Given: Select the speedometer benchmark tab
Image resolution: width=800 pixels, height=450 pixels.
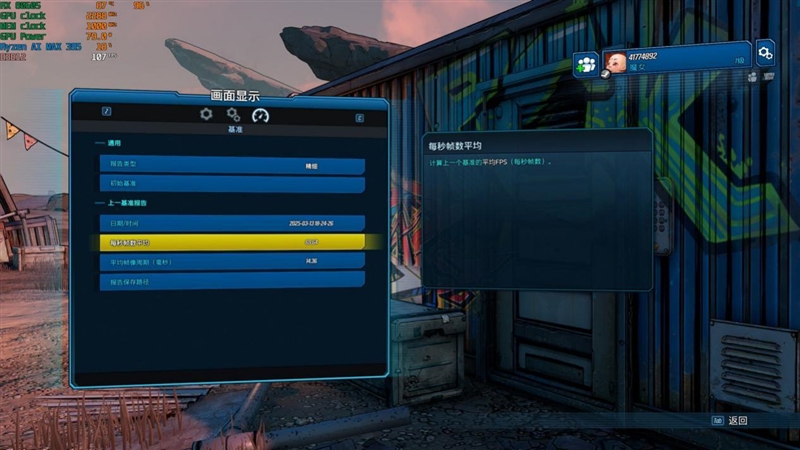Looking at the screenshot, I should pyautogui.click(x=261, y=115).
